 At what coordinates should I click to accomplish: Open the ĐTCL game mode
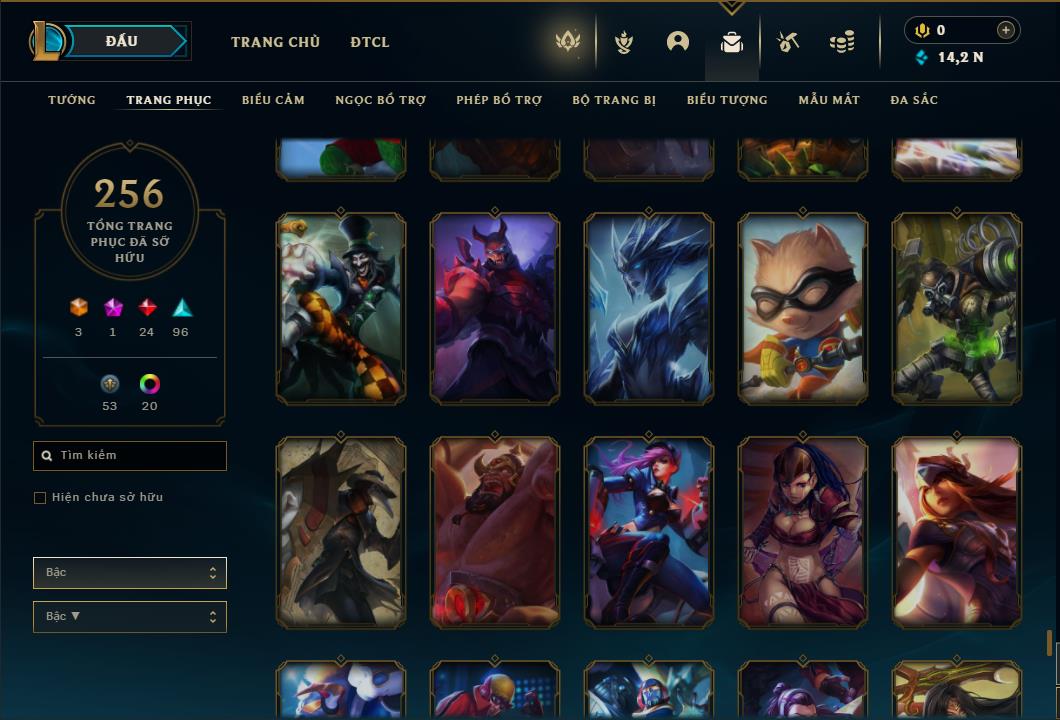coord(370,42)
